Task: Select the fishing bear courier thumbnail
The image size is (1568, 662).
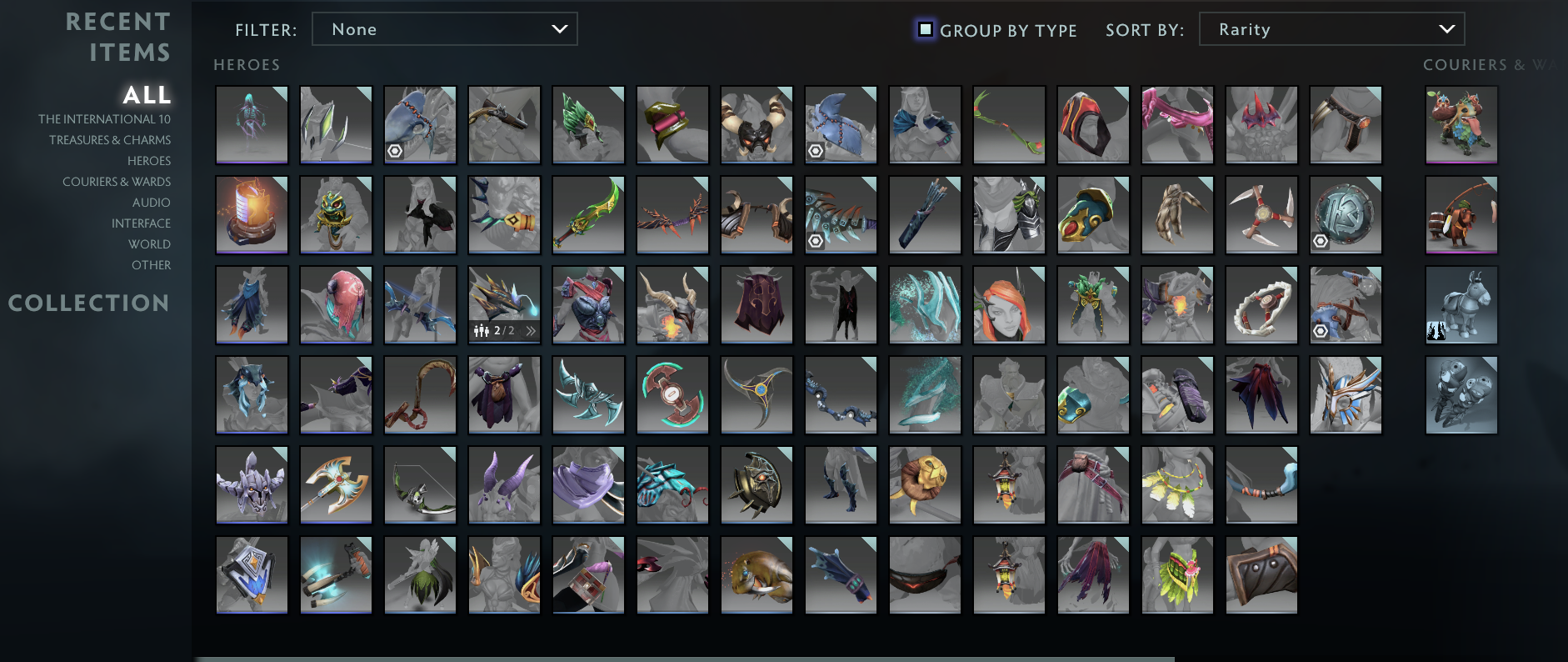Action: (x=1461, y=214)
